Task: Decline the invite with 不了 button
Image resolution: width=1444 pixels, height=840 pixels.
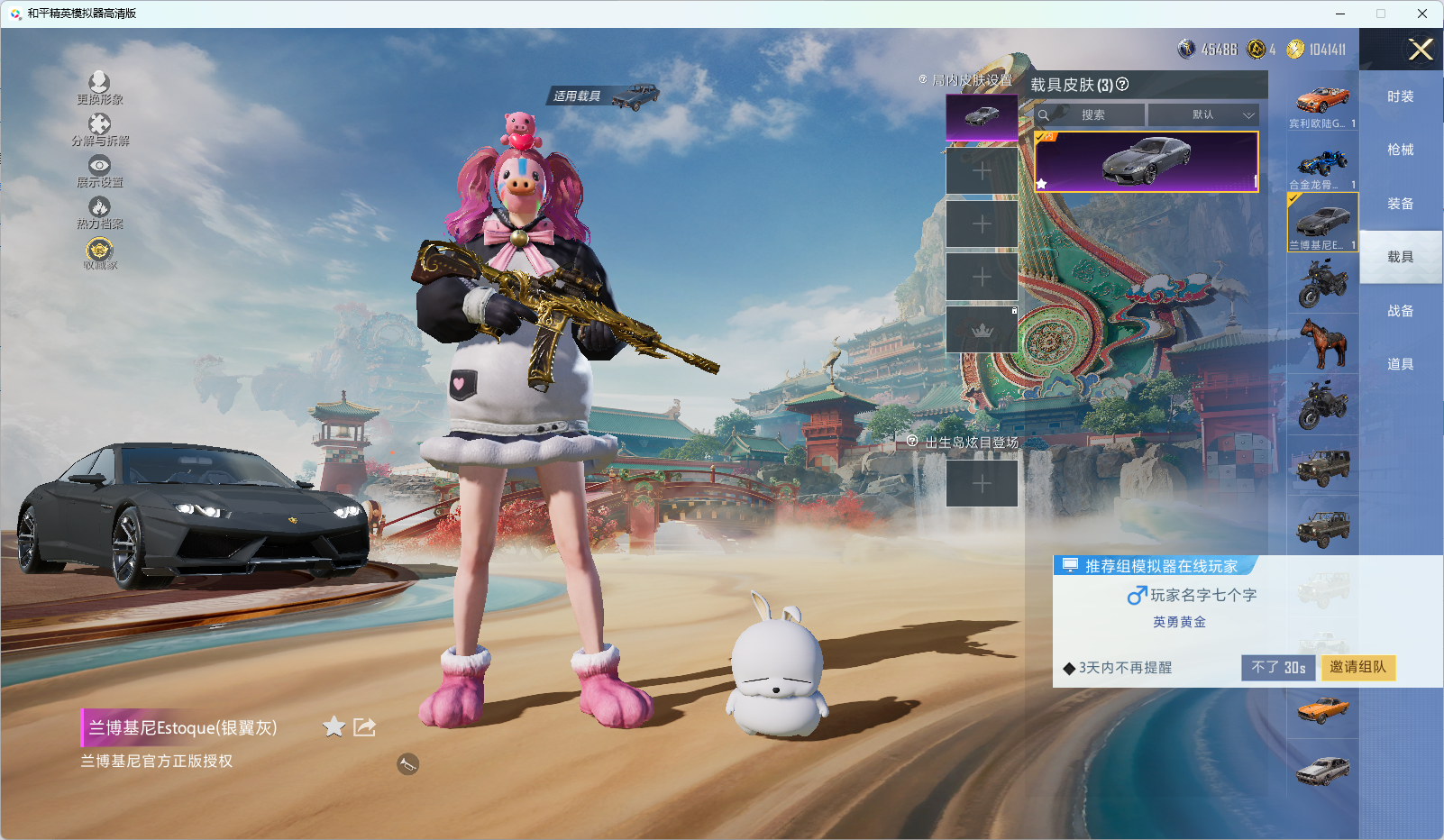Action: tap(1277, 667)
